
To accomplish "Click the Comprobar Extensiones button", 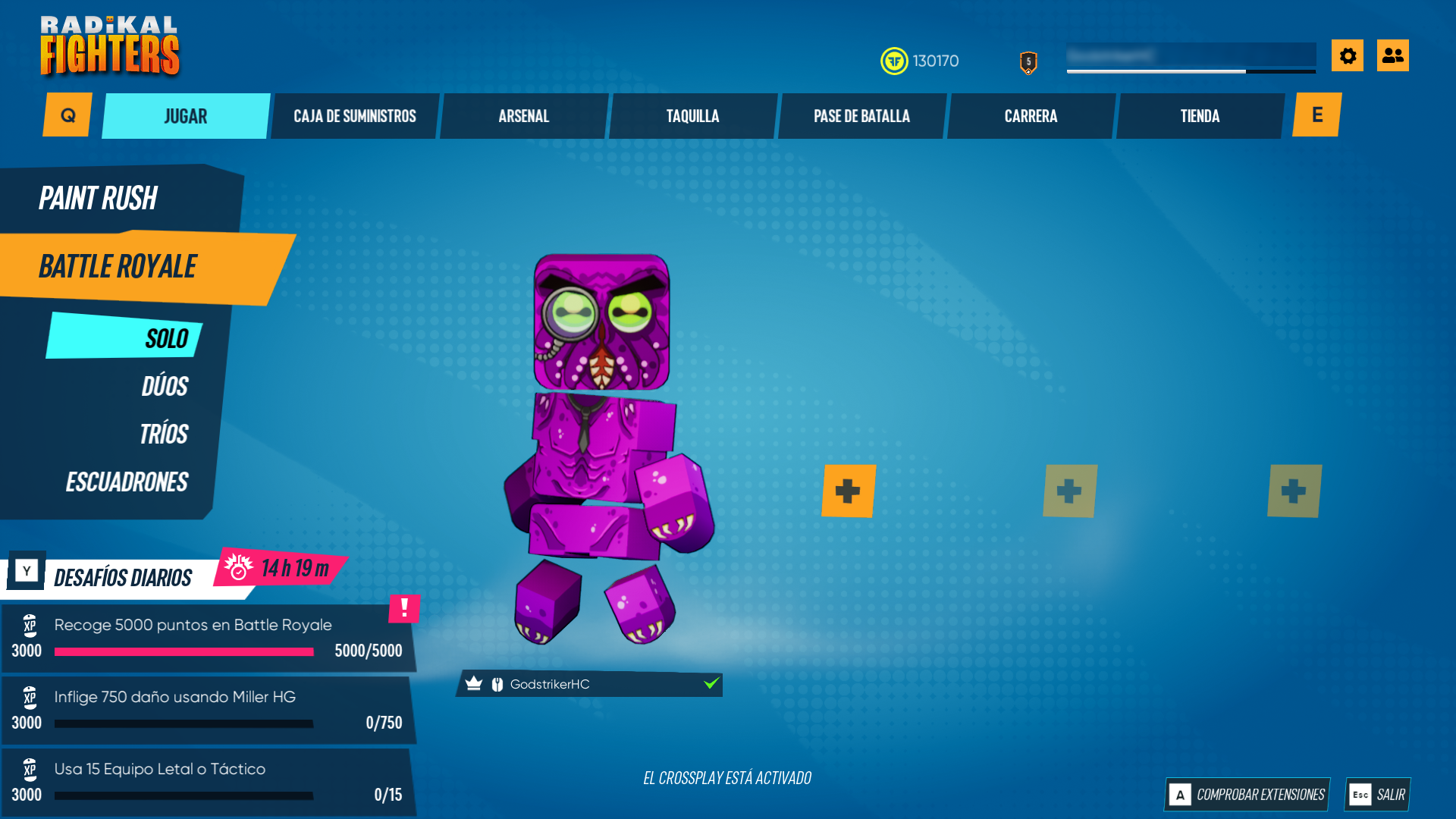I will pyautogui.click(x=1247, y=794).
